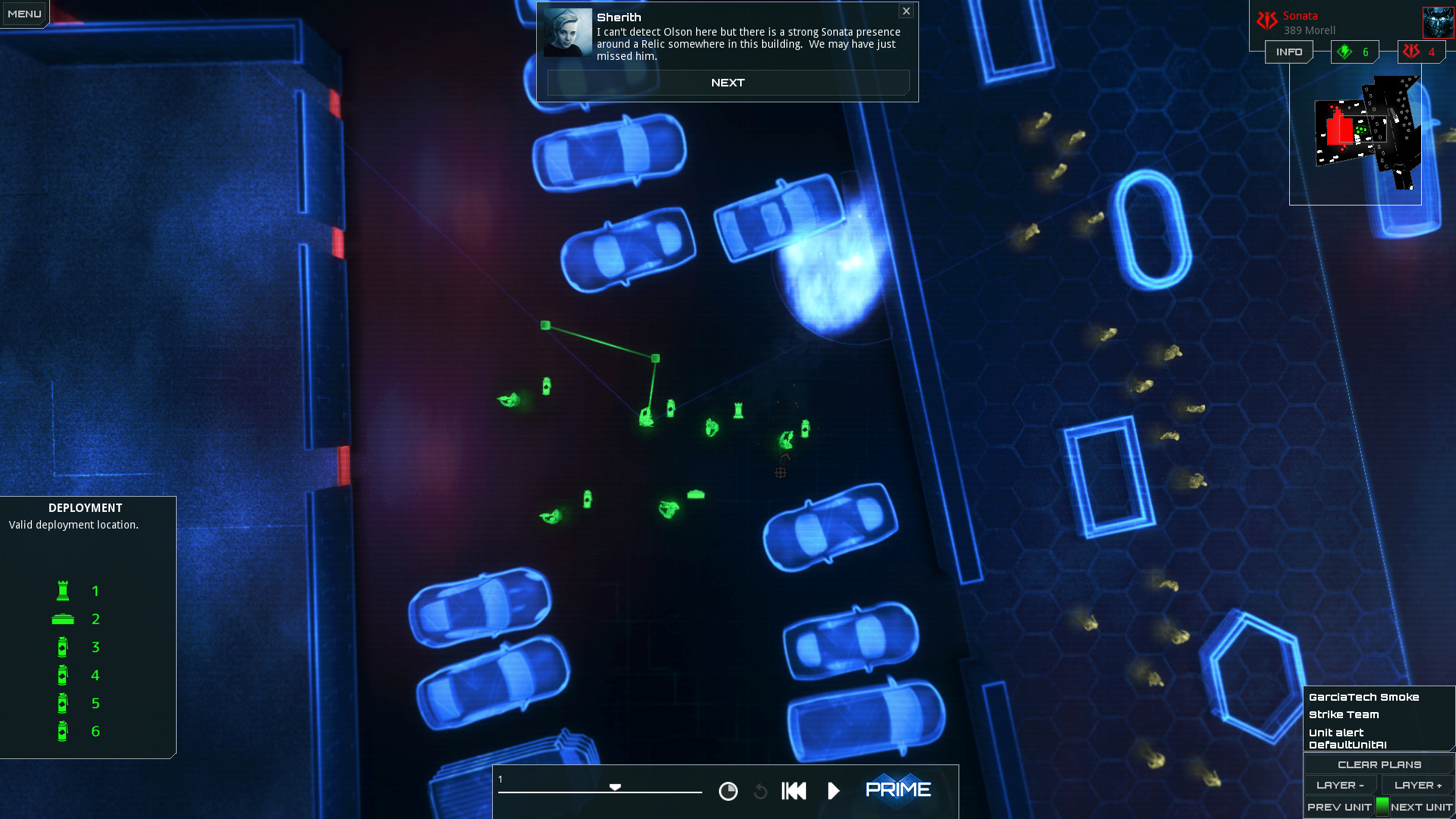Select grenade unit 3 in the Deployment list

pos(63,647)
